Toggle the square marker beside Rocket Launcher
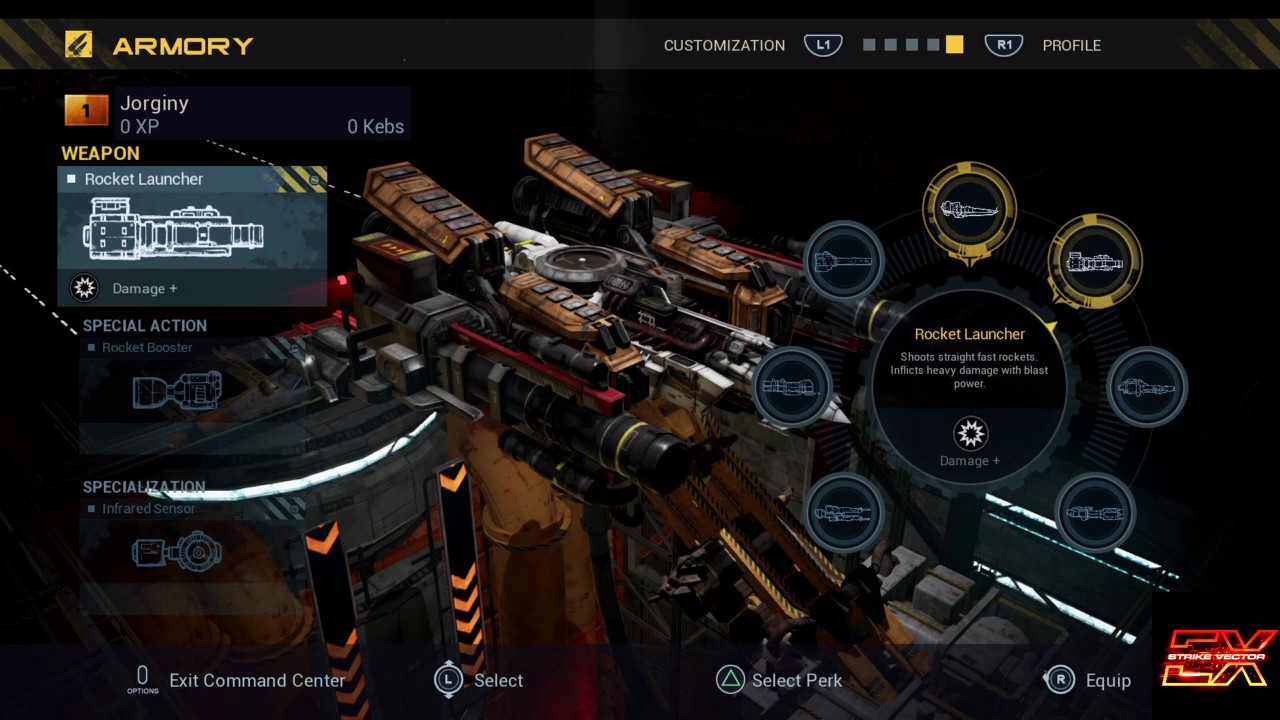This screenshot has width=1280, height=720. 71,179
